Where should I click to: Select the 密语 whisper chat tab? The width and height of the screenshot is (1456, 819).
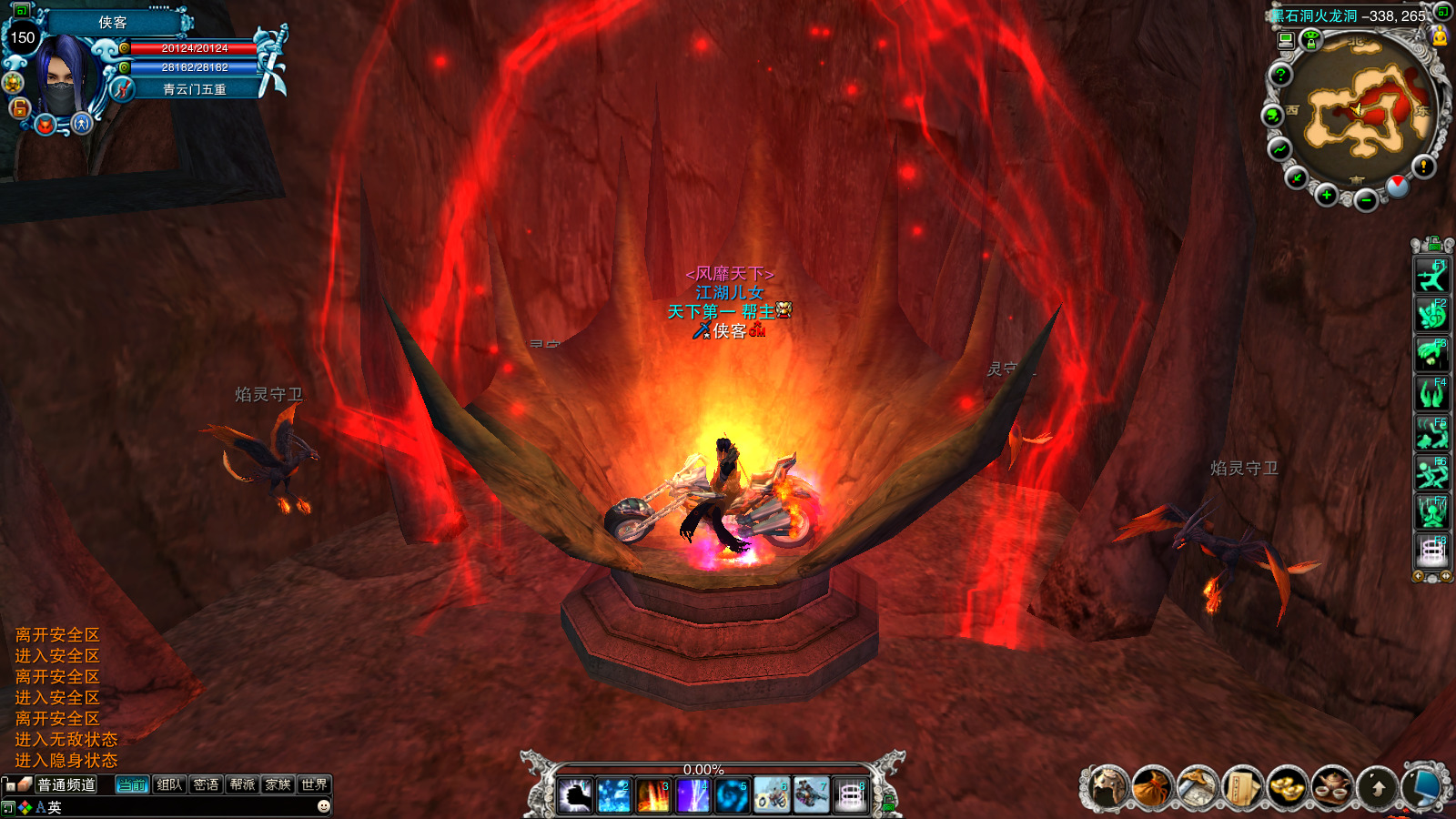[x=206, y=784]
